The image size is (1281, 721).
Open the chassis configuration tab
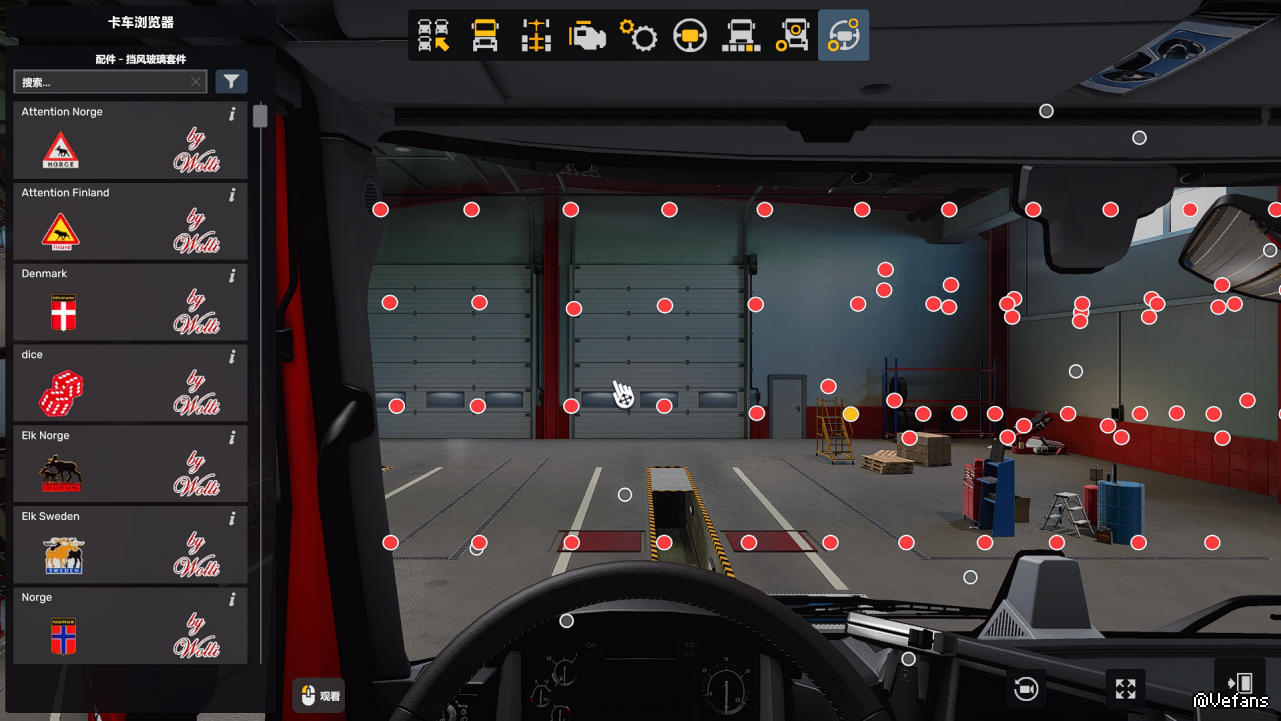click(x=537, y=35)
